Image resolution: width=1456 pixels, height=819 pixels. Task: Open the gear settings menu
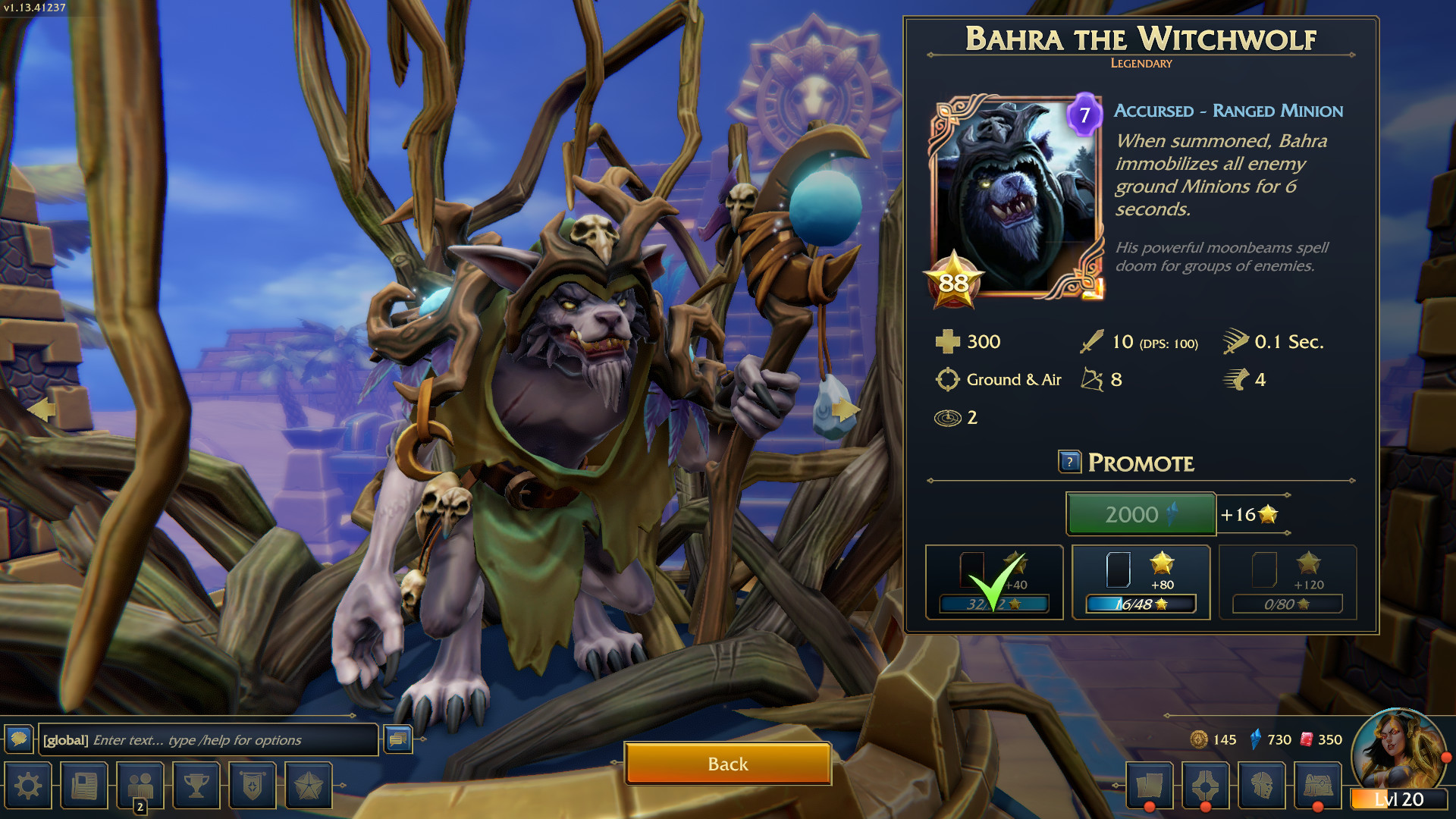coord(28,786)
